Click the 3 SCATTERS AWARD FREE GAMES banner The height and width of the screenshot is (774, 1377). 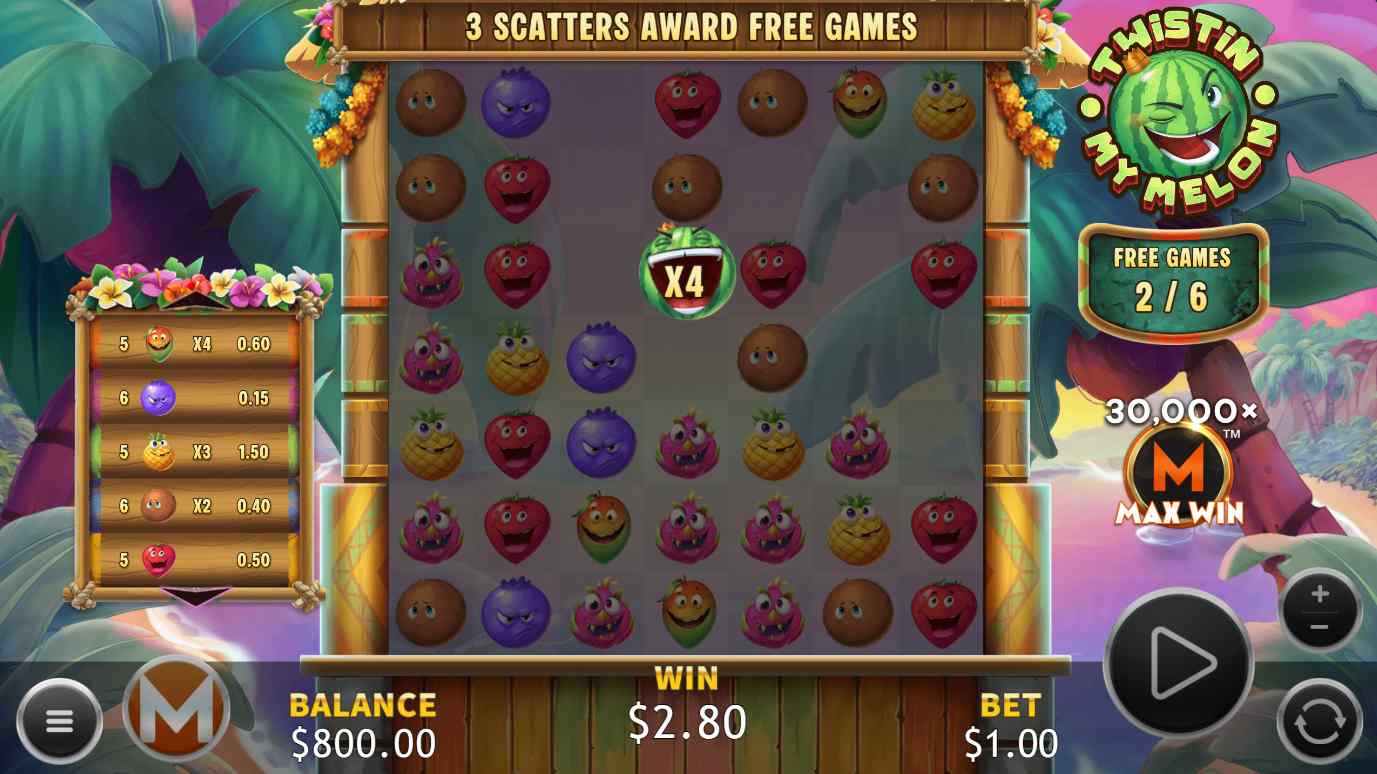click(x=688, y=27)
